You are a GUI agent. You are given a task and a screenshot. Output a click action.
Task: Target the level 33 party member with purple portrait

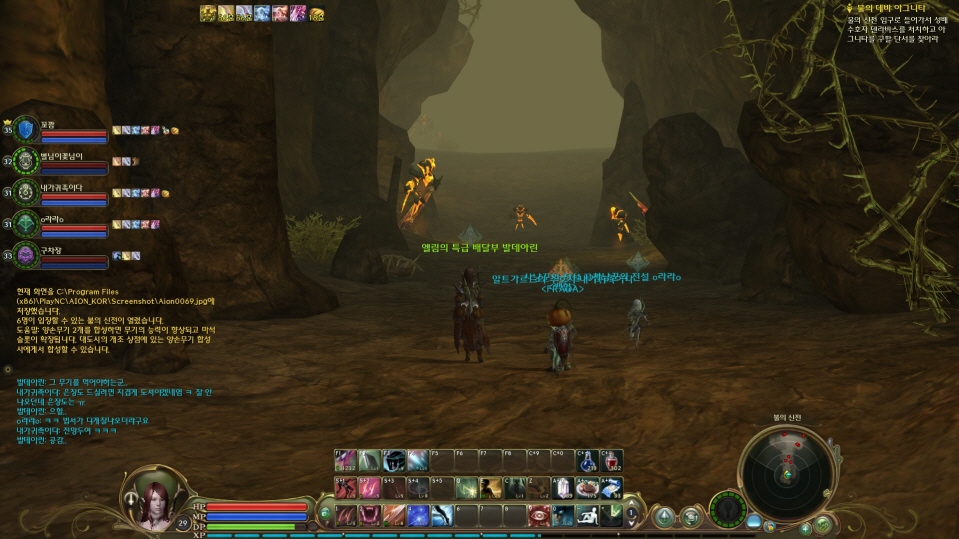coord(24,256)
